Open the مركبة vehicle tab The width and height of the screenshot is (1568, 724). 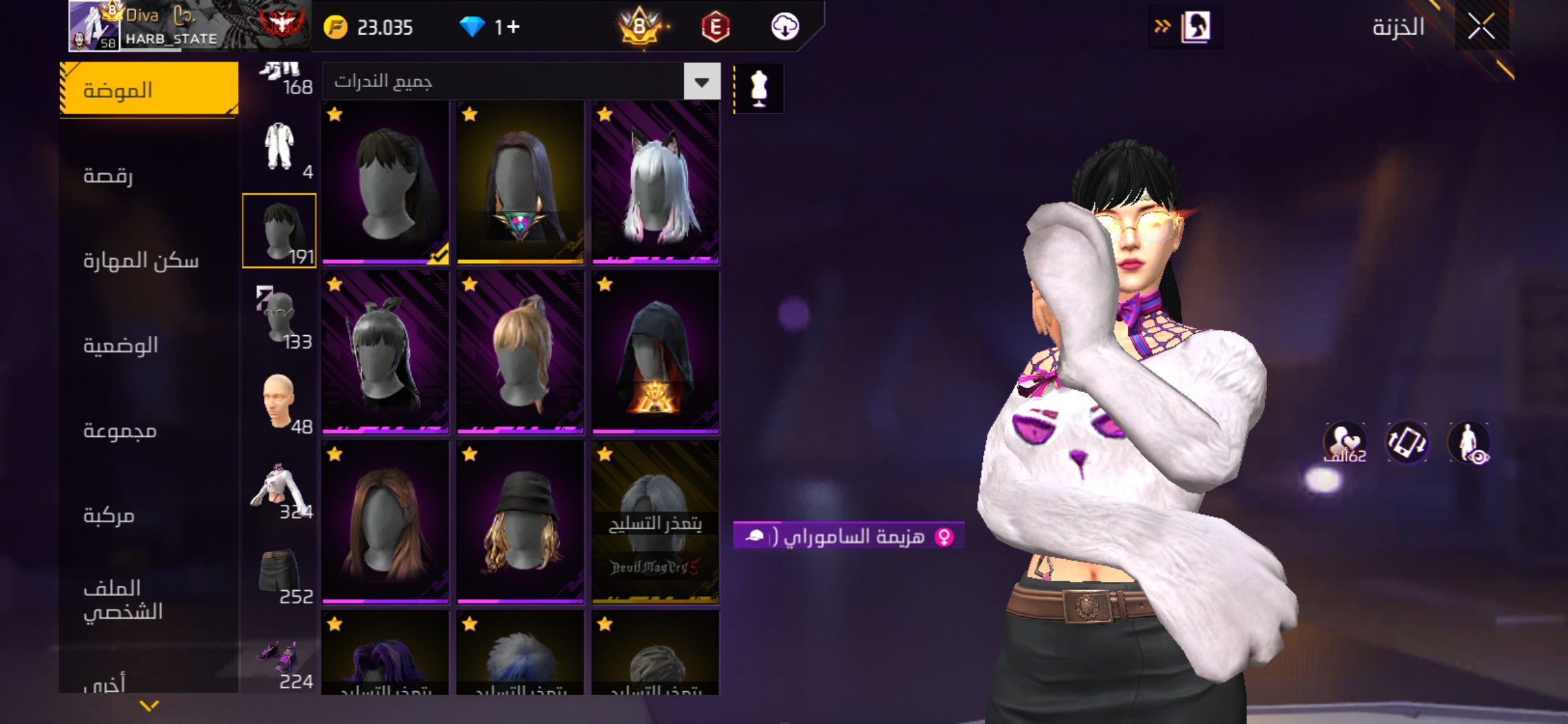[149, 515]
